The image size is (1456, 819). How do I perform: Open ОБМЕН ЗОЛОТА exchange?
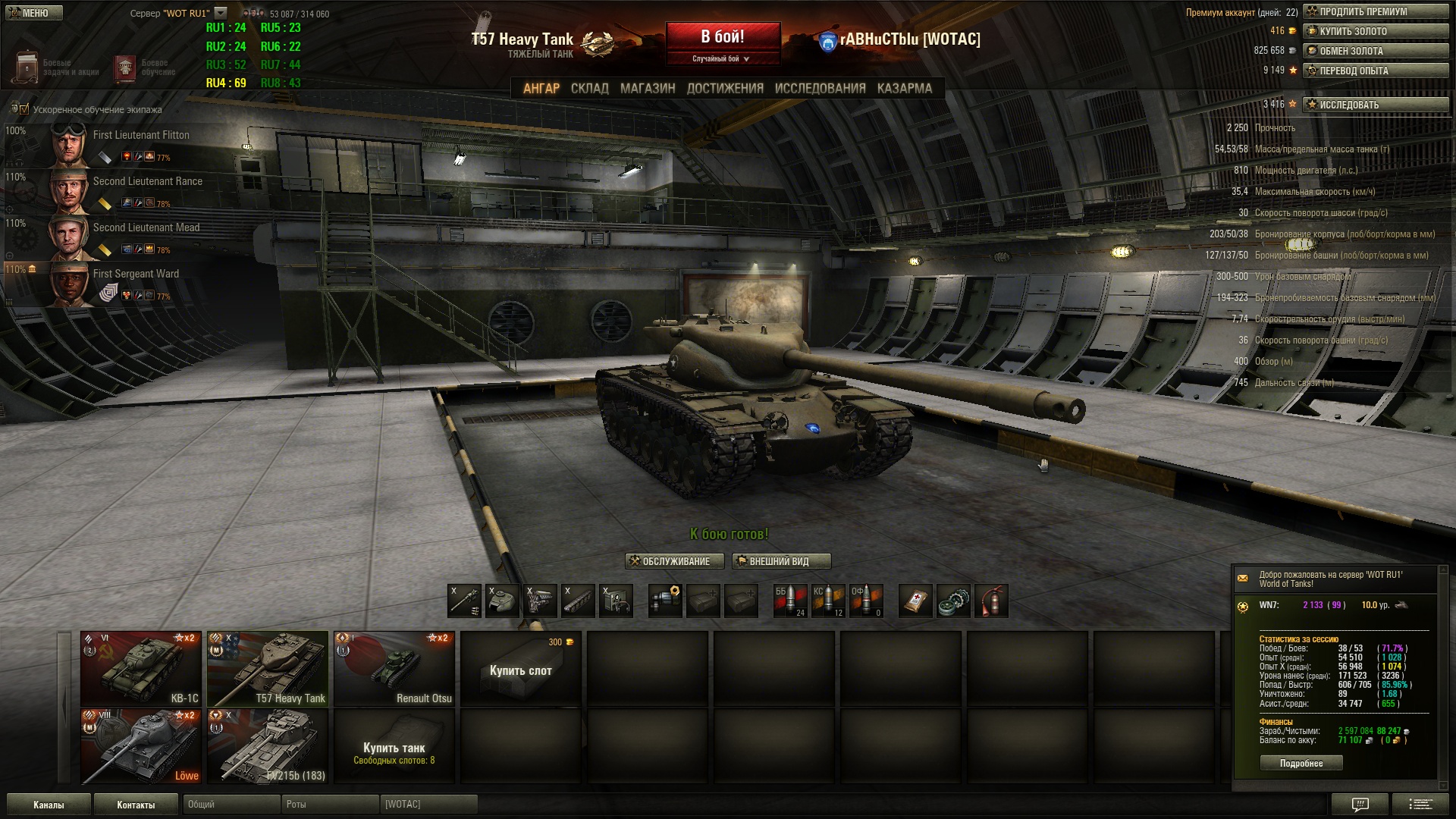click(x=1376, y=52)
